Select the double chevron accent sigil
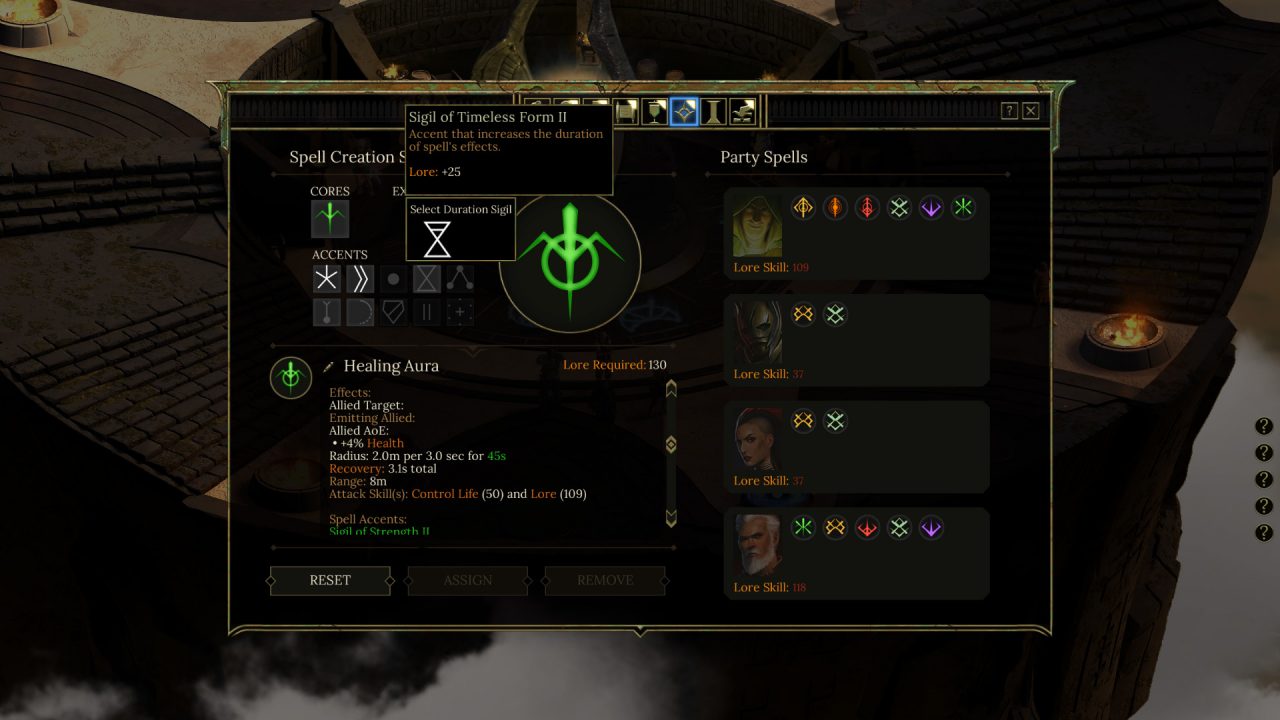 [360, 279]
